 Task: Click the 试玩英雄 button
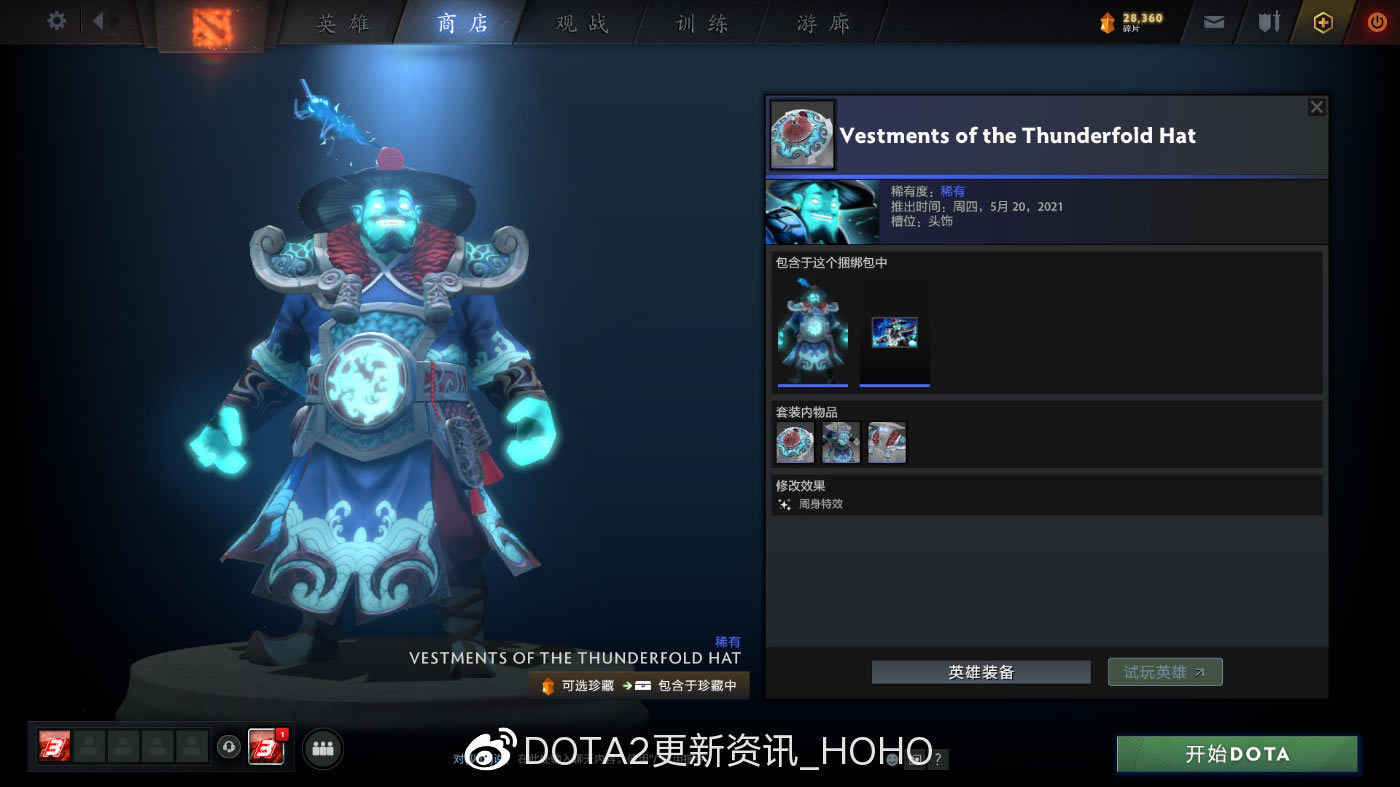pos(1163,671)
